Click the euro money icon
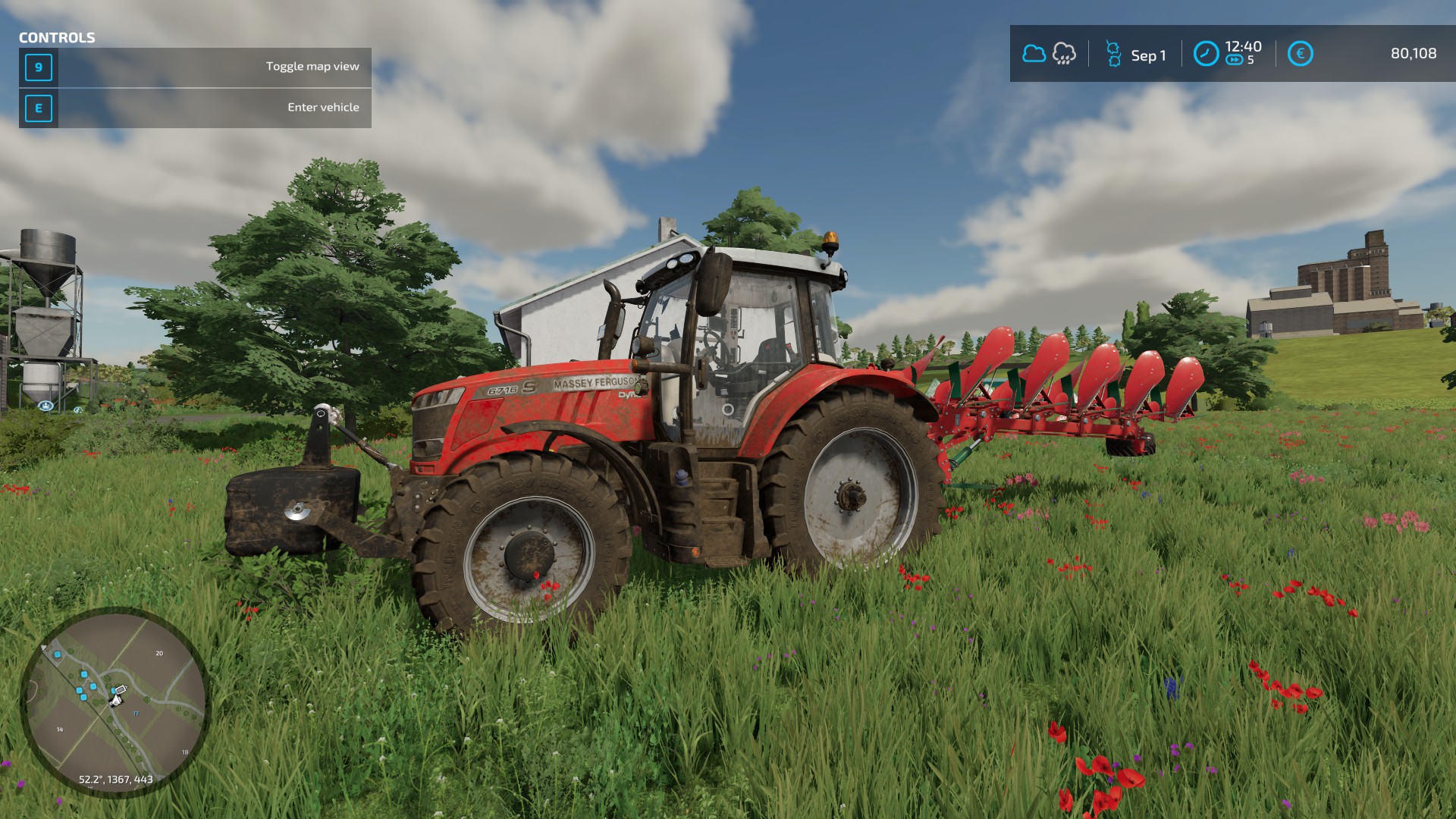Viewport: 1456px width, 819px height. [1300, 54]
